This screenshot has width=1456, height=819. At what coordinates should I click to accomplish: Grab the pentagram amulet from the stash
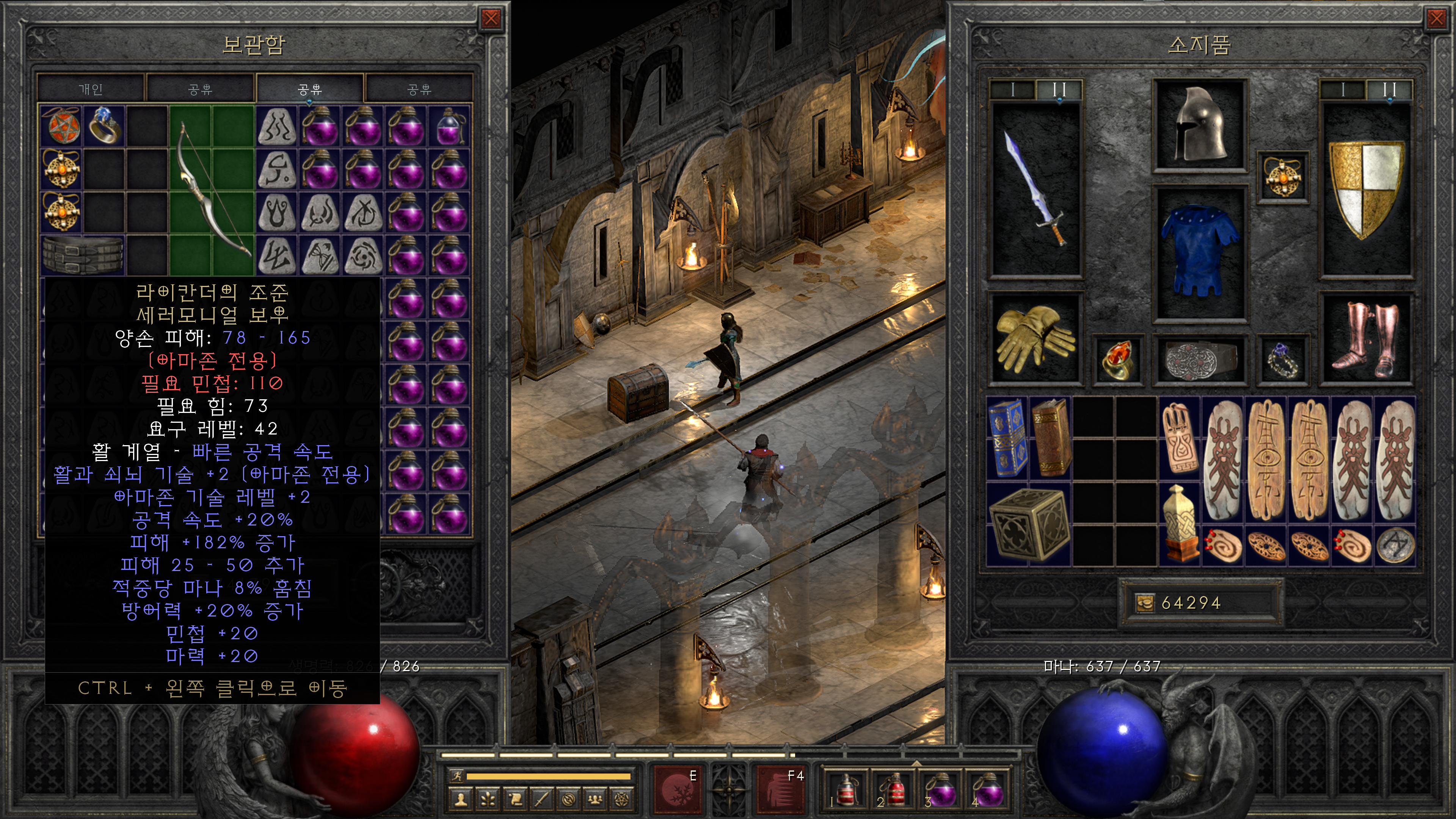tap(61, 125)
